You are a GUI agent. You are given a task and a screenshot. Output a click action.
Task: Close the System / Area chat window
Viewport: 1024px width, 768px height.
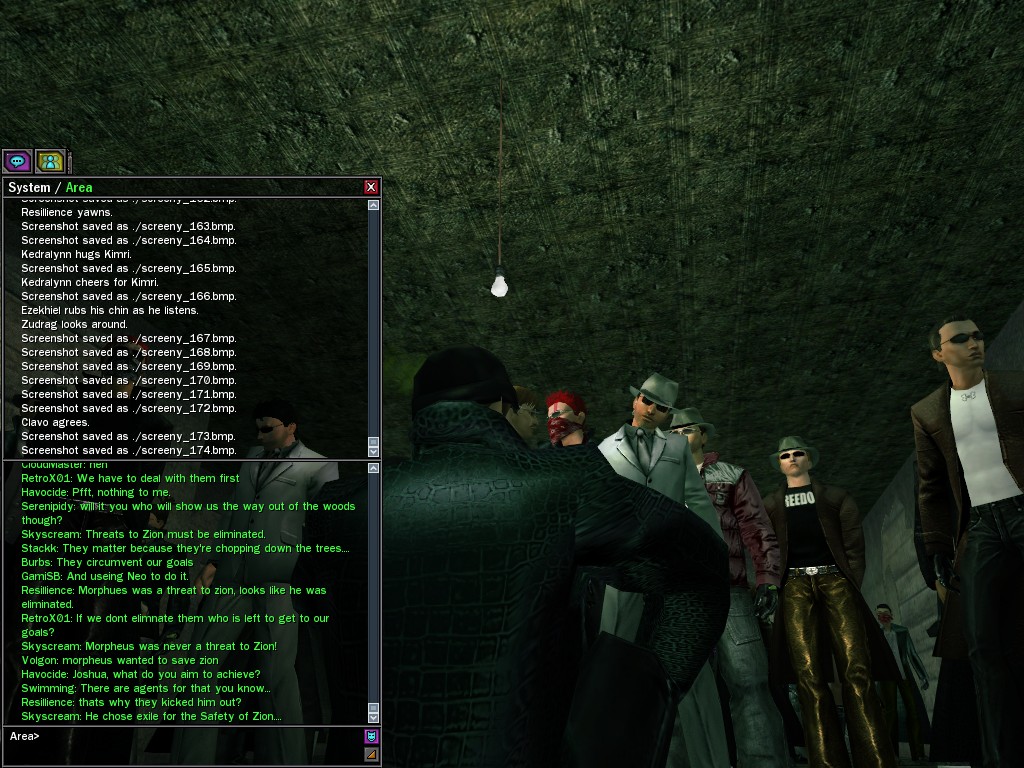pyautogui.click(x=371, y=187)
